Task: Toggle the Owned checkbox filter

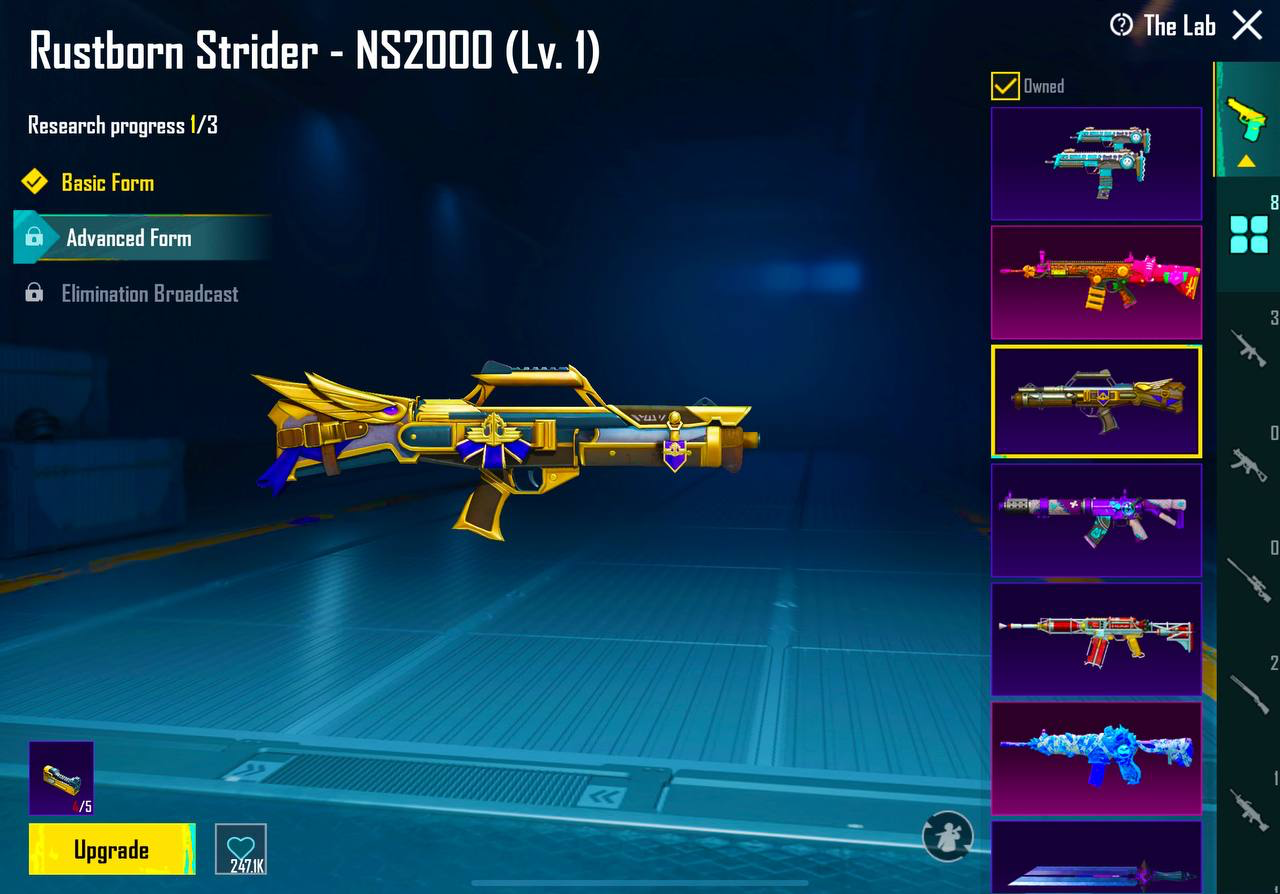Action: (x=1005, y=86)
